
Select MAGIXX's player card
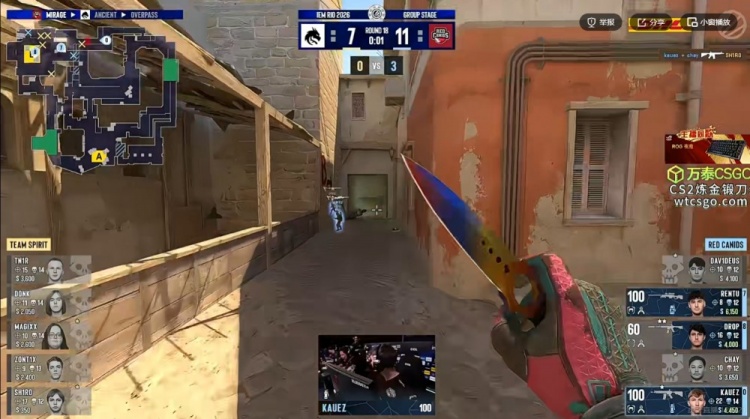click(45, 335)
